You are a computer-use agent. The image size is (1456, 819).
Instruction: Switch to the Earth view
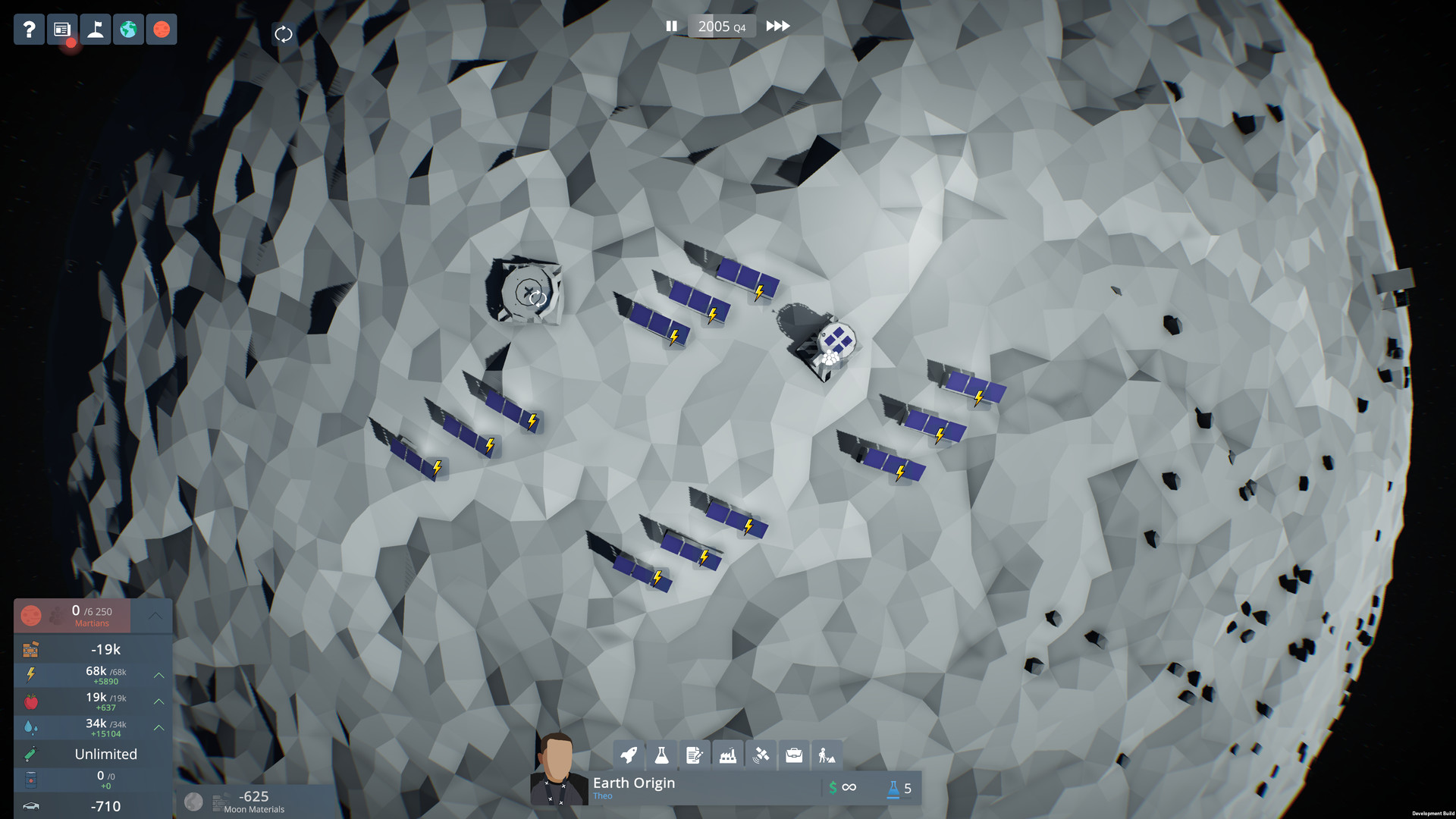point(128,30)
